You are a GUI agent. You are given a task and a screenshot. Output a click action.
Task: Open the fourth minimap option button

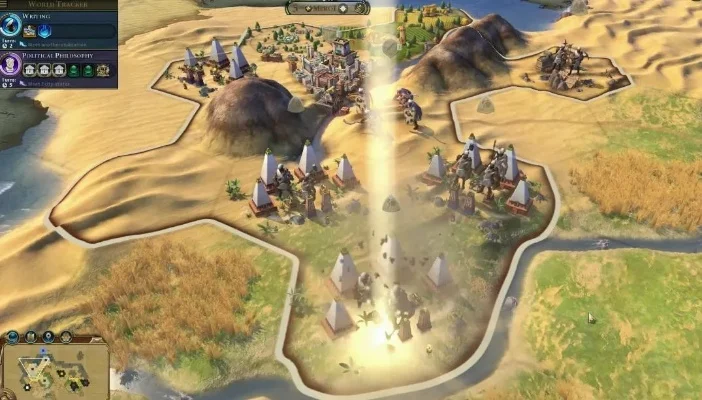[65, 337]
